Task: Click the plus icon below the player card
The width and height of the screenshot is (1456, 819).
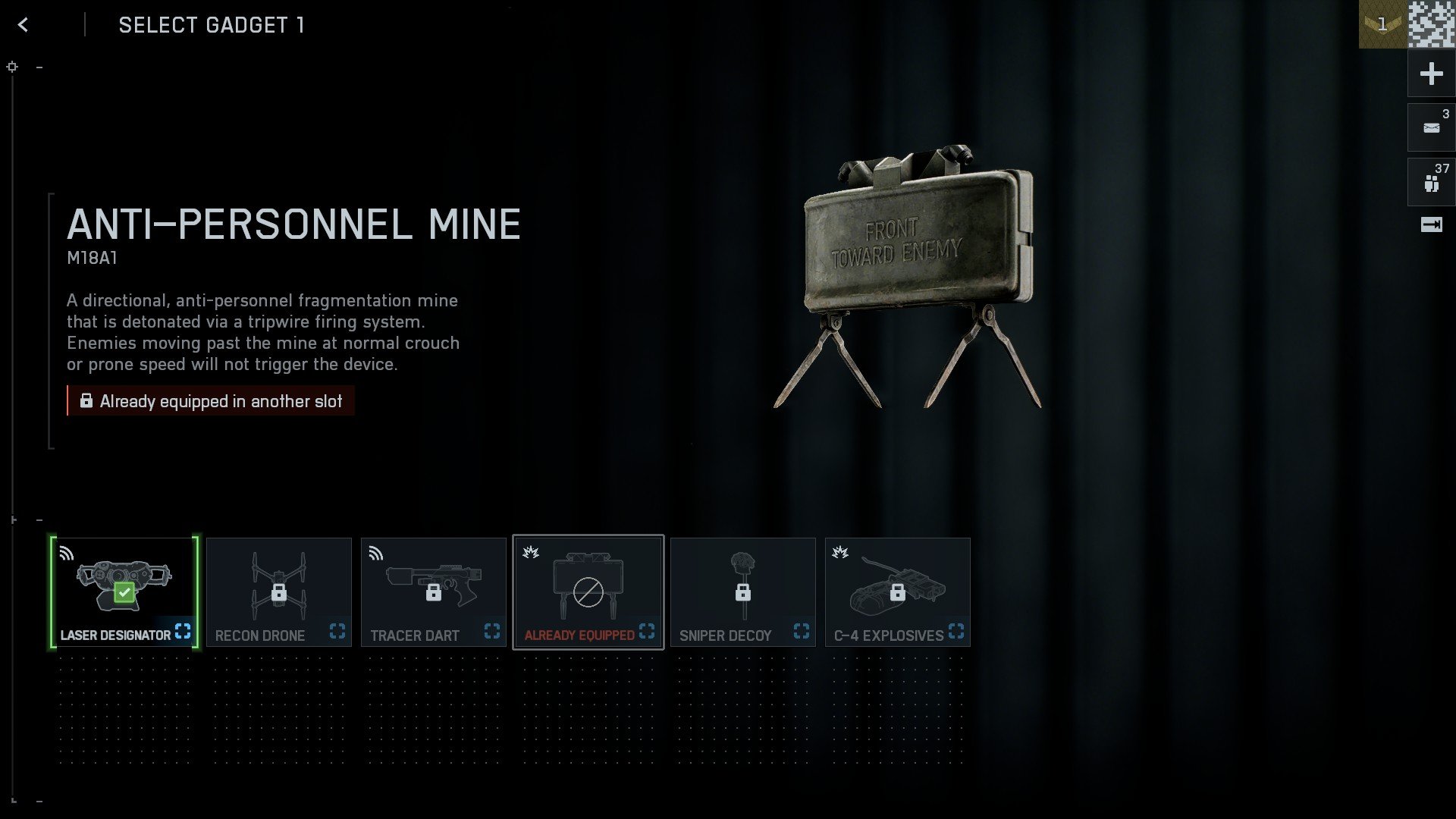Action: click(1430, 74)
